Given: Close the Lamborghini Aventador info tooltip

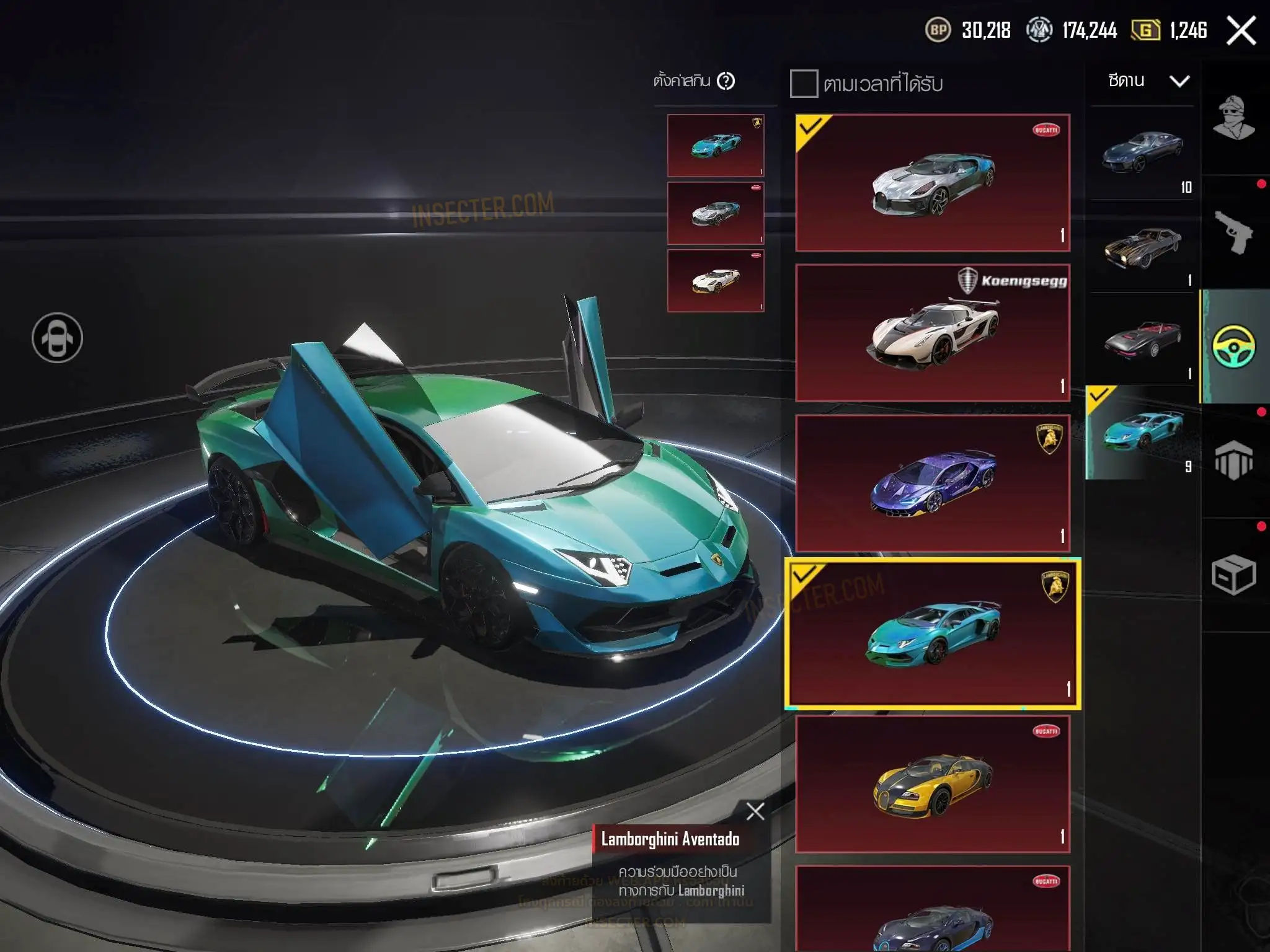Looking at the screenshot, I should pos(755,811).
